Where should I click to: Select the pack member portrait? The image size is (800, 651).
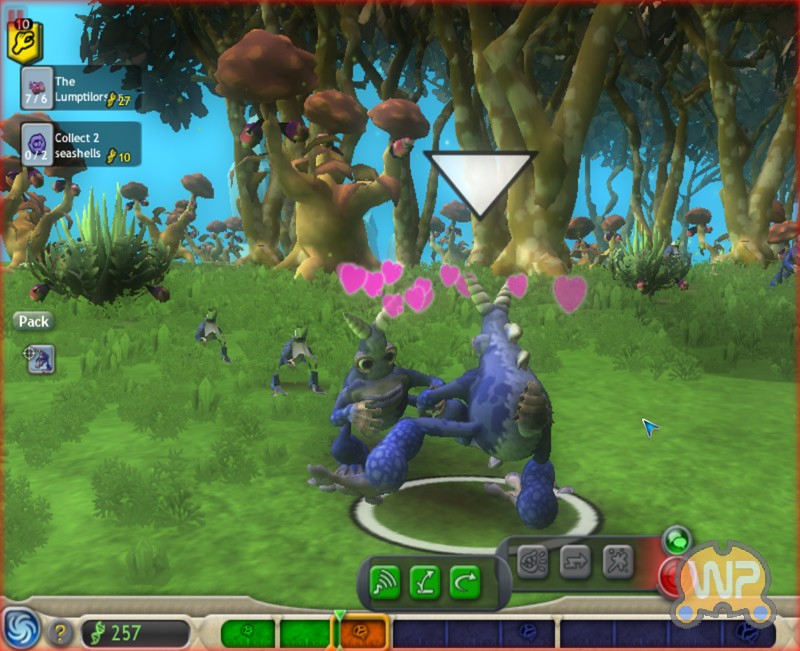[40, 358]
